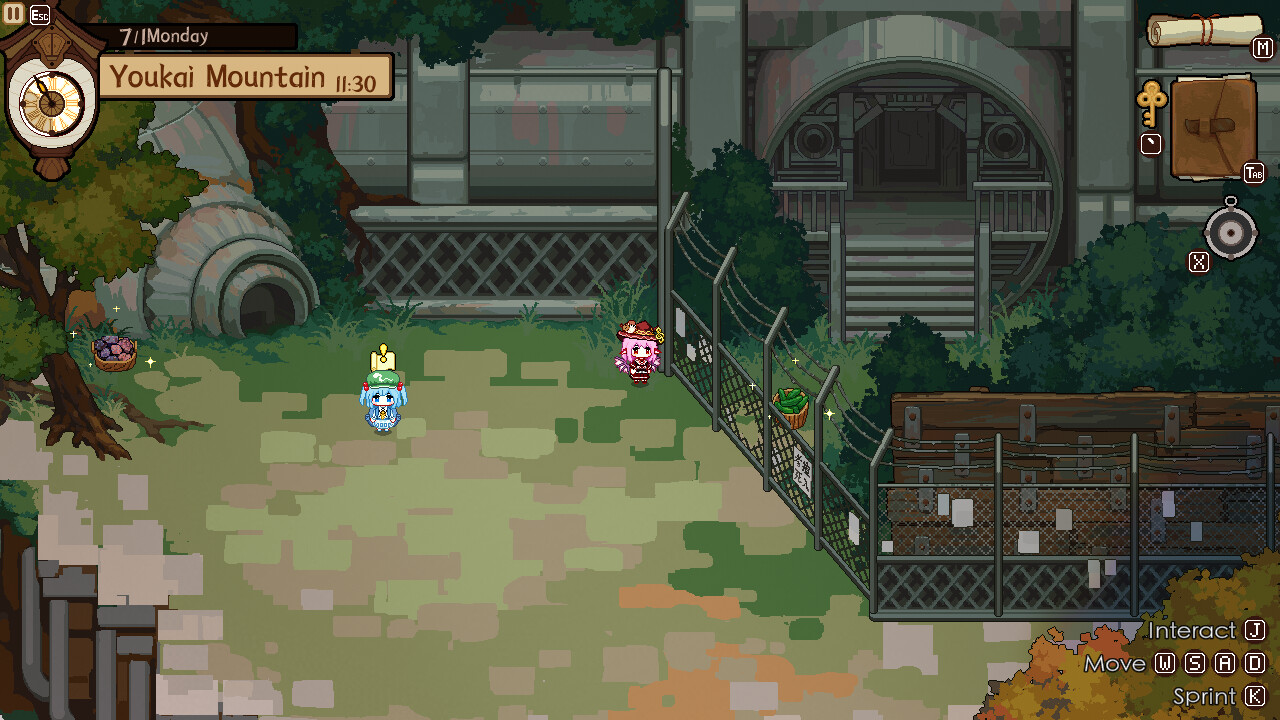
Task: Open the small keybind tag under the key item
Action: [x=1150, y=143]
